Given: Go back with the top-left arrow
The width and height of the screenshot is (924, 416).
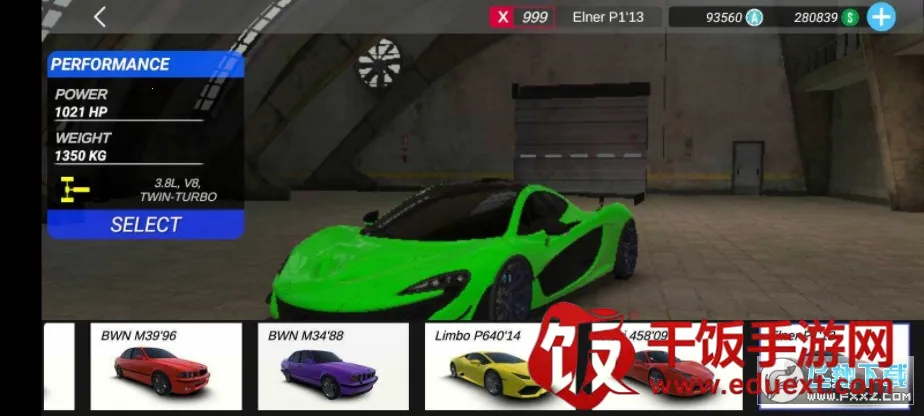Looking at the screenshot, I should tap(99, 17).
